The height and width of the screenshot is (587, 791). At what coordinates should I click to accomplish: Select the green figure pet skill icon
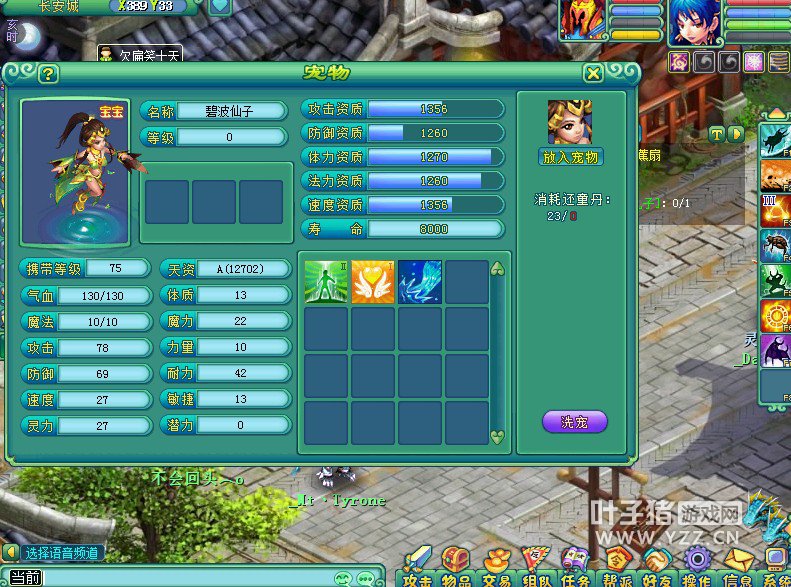325,282
